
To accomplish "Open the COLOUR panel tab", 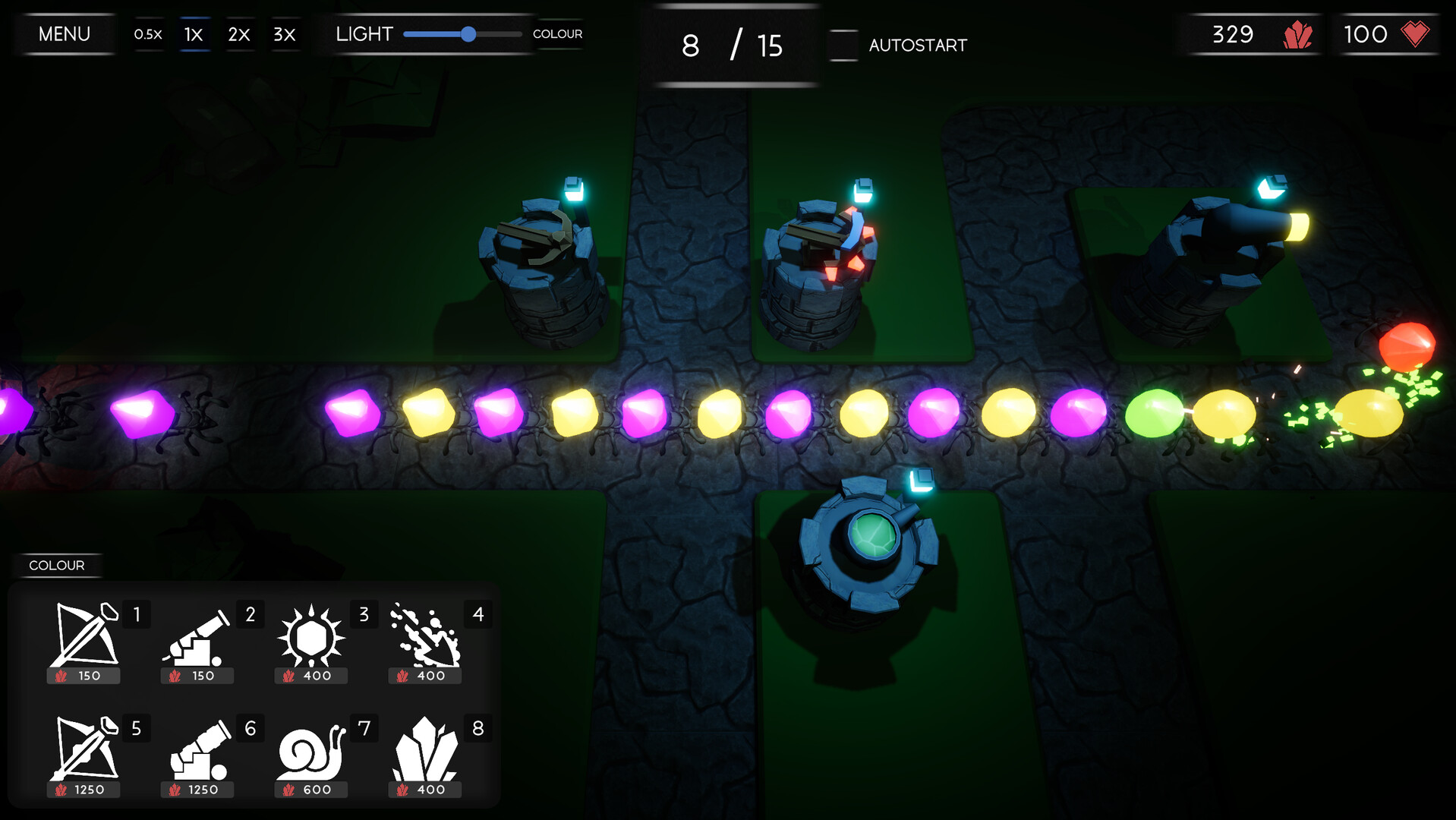I will pyautogui.click(x=57, y=565).
